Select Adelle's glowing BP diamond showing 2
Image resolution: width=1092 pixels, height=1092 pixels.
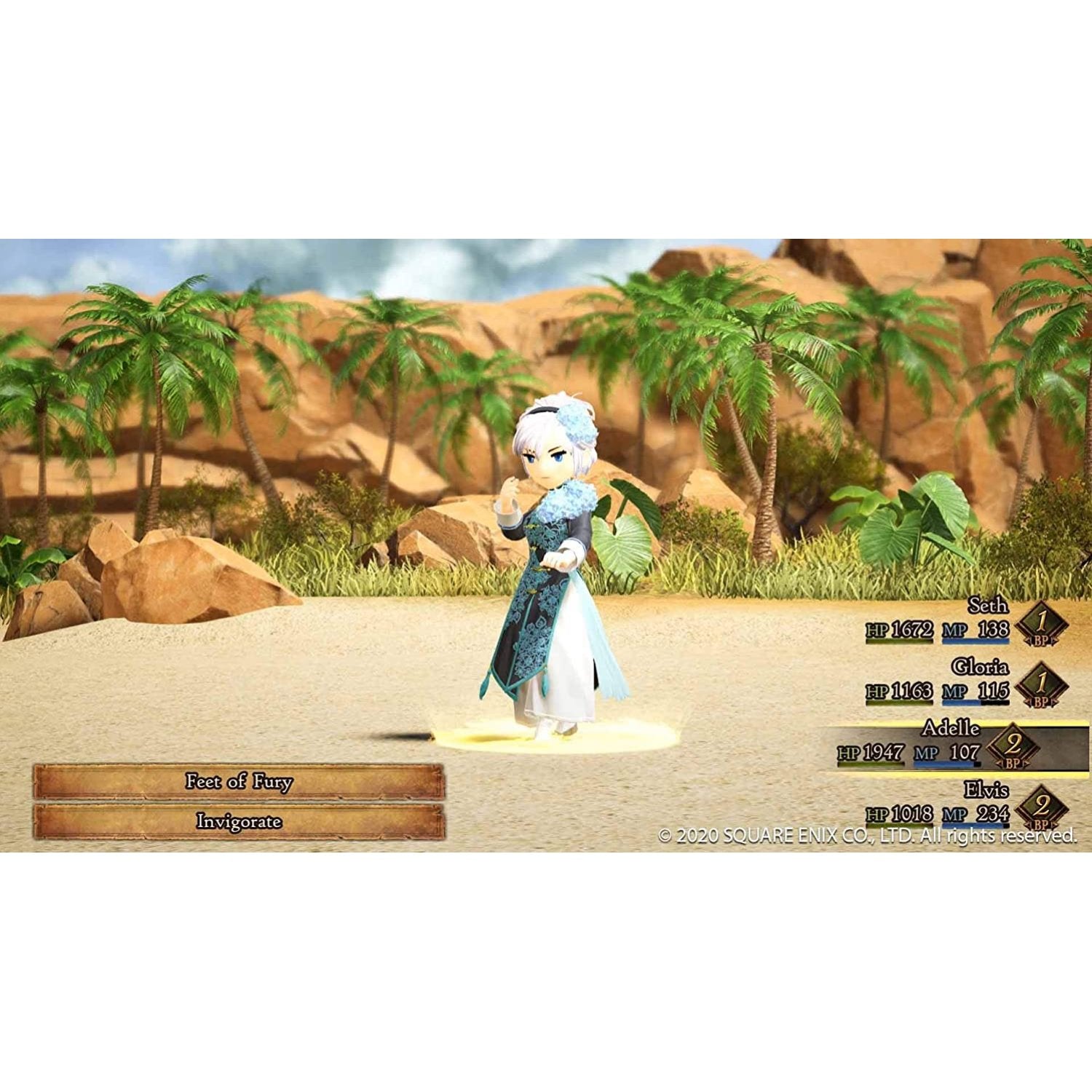[1012, 744]
